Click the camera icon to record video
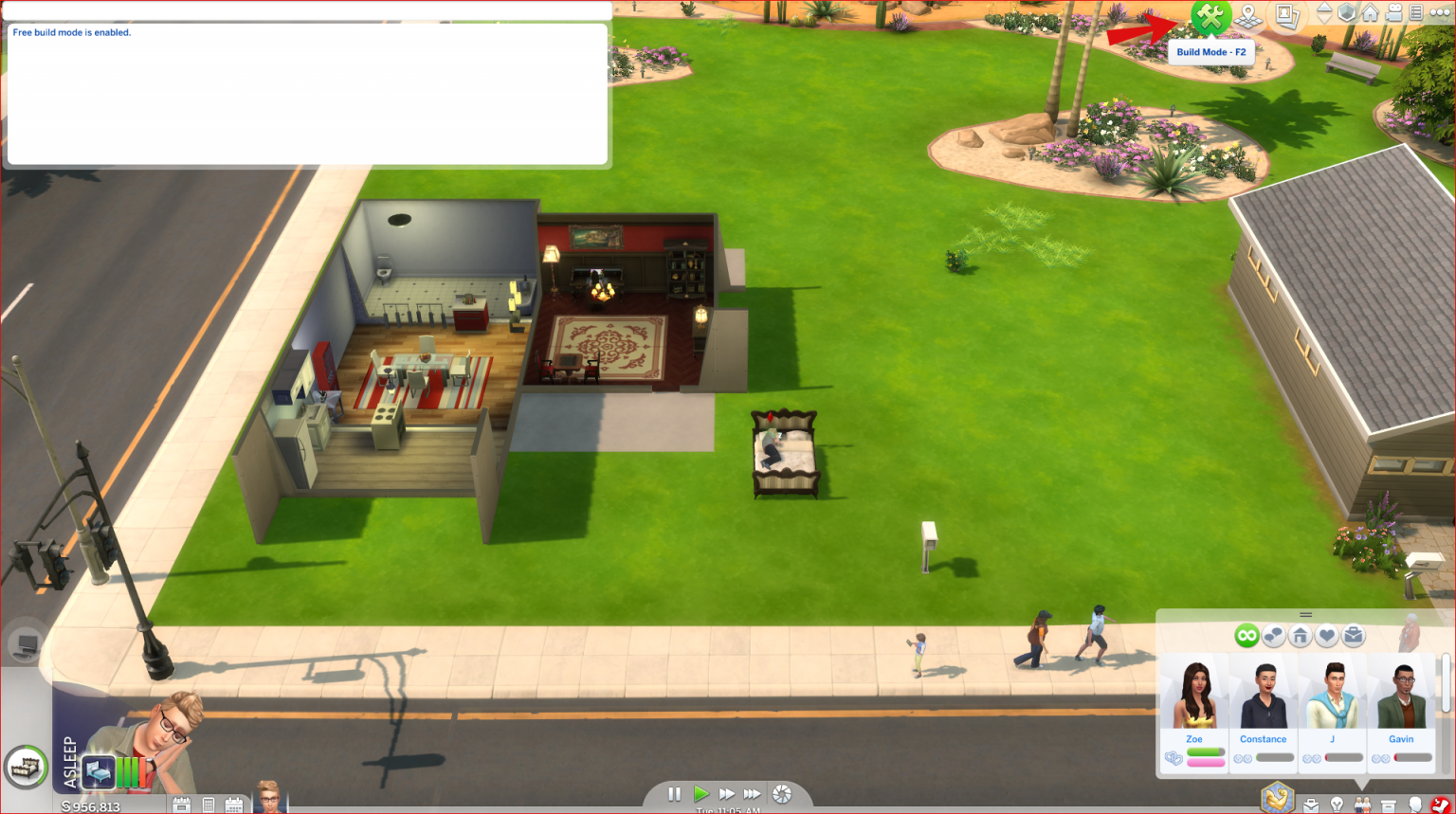This screenshot has height=814, width=1456. click(1393, 13)
